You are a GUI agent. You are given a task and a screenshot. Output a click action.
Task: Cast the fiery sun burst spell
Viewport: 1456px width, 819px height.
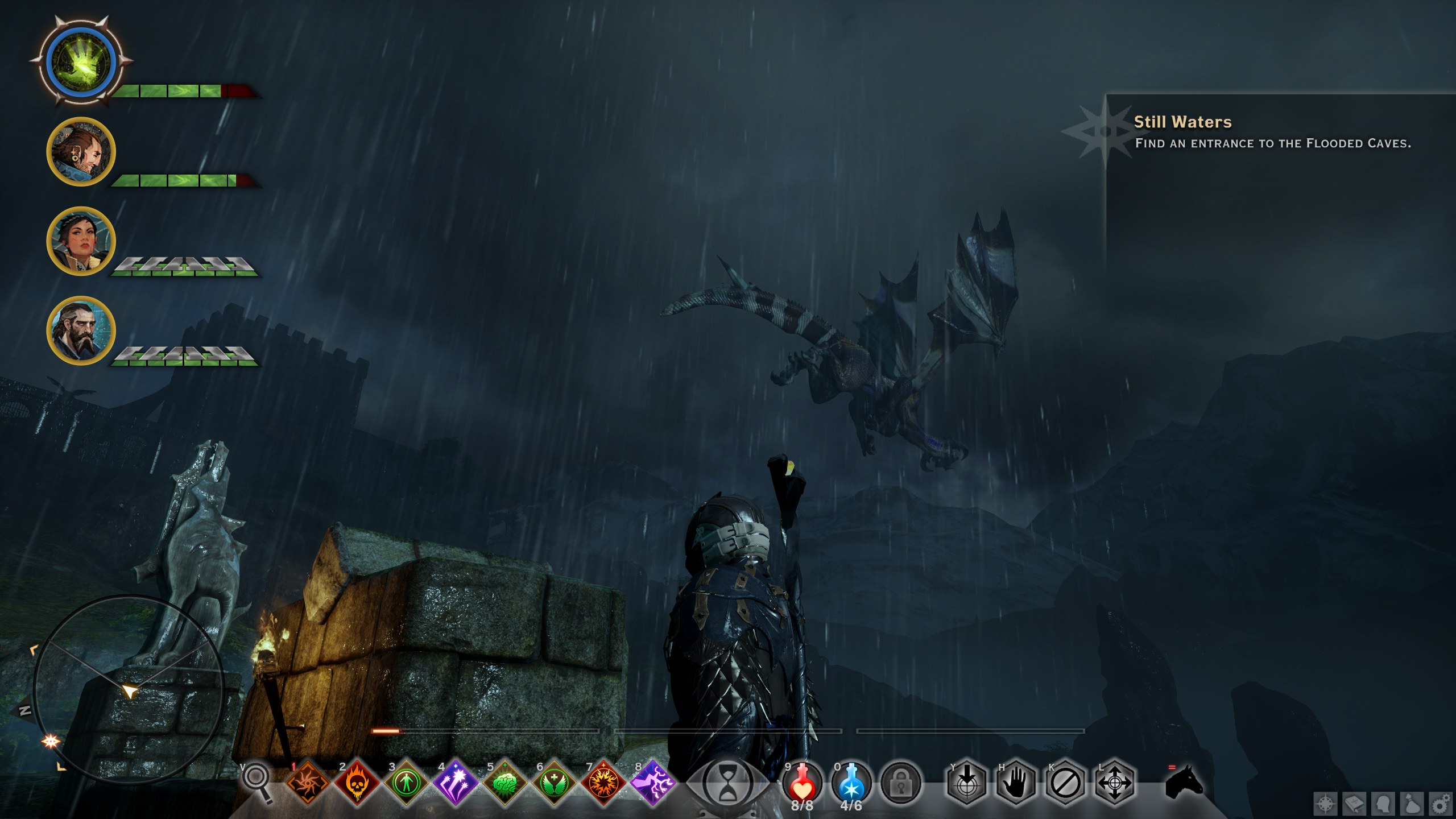pyautogui.click(x=603, y=783)
